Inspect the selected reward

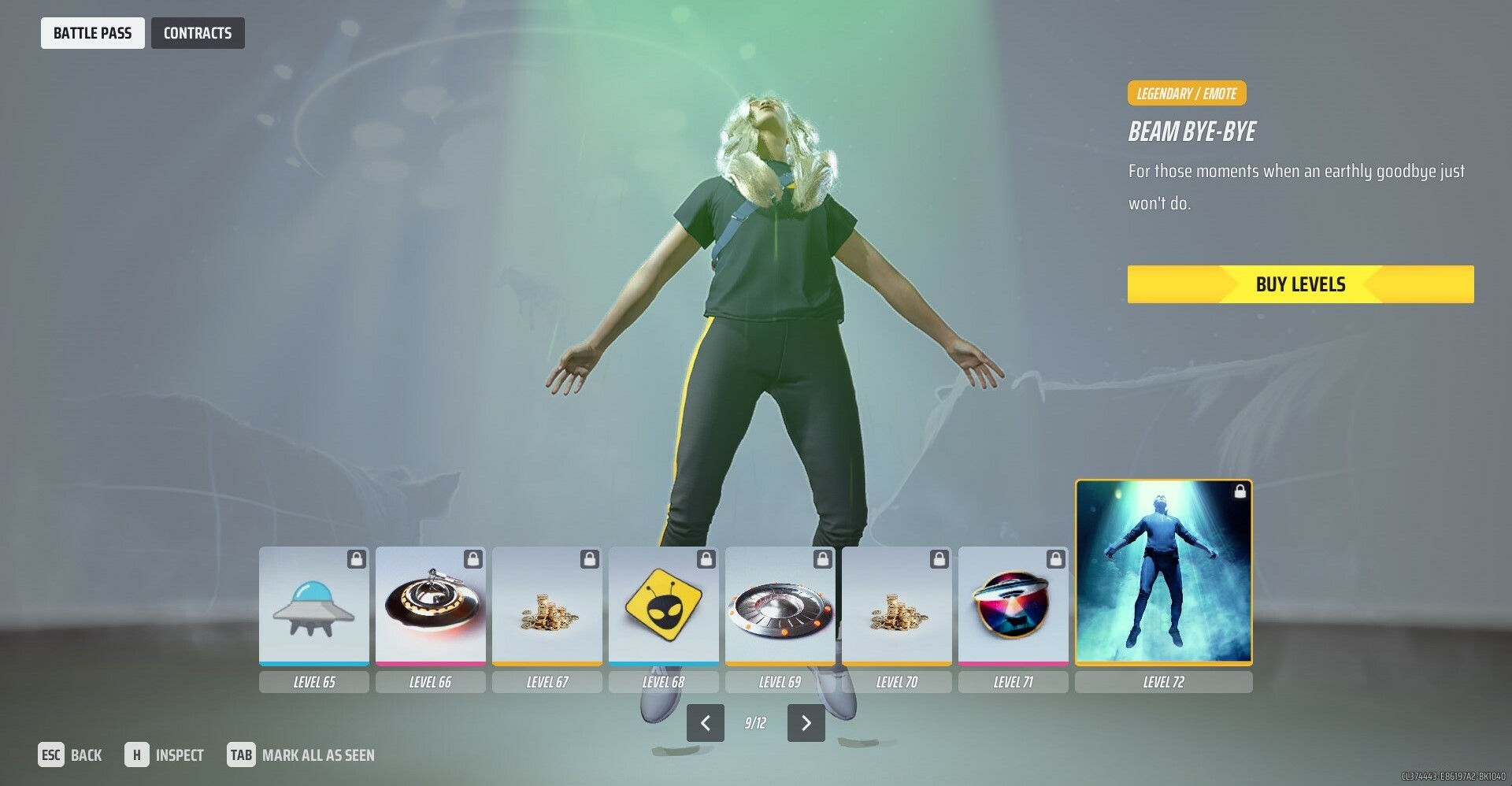(165, 755)
